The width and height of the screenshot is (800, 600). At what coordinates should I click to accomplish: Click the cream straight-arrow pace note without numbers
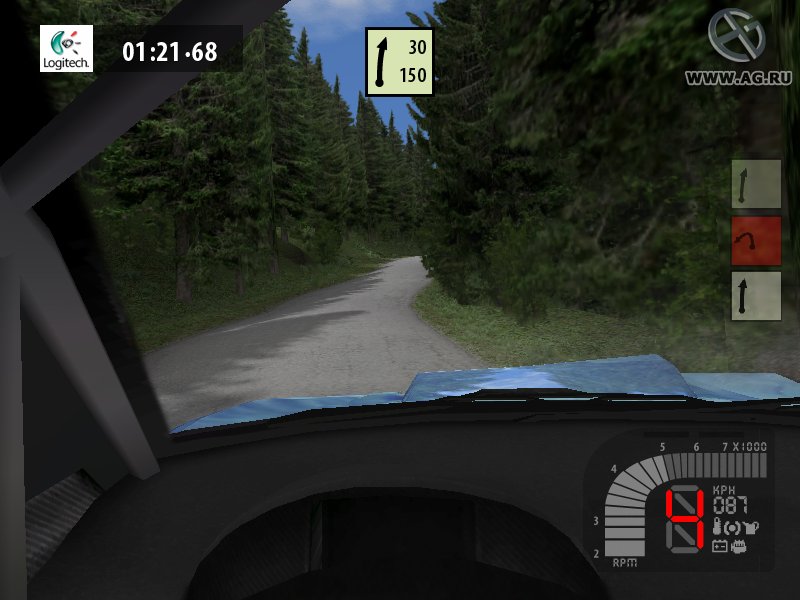coord(755,296)
